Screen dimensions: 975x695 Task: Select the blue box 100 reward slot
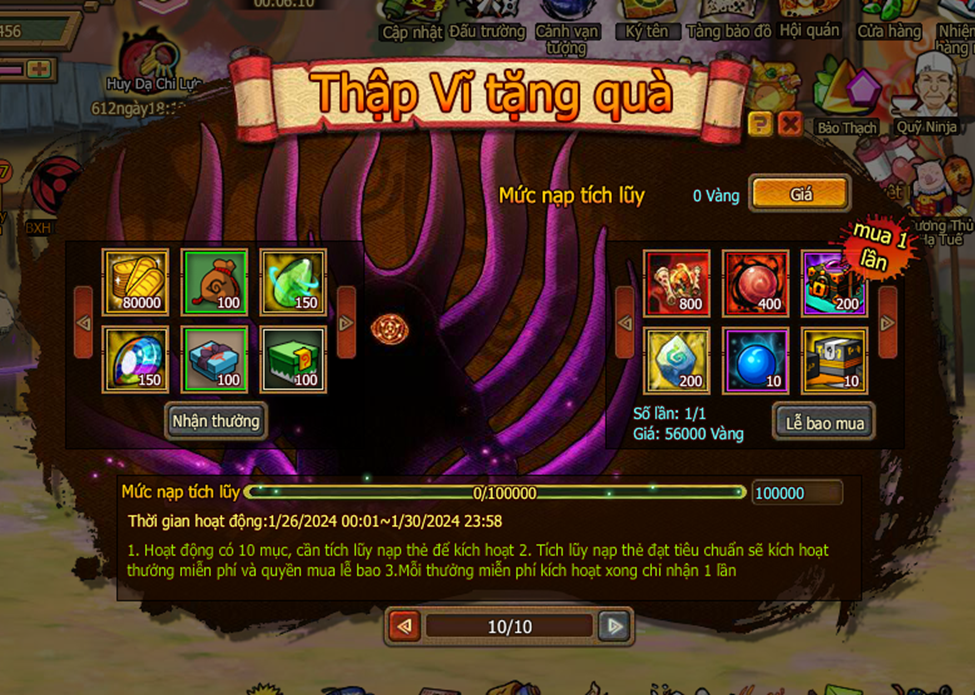tap(214, 360)
